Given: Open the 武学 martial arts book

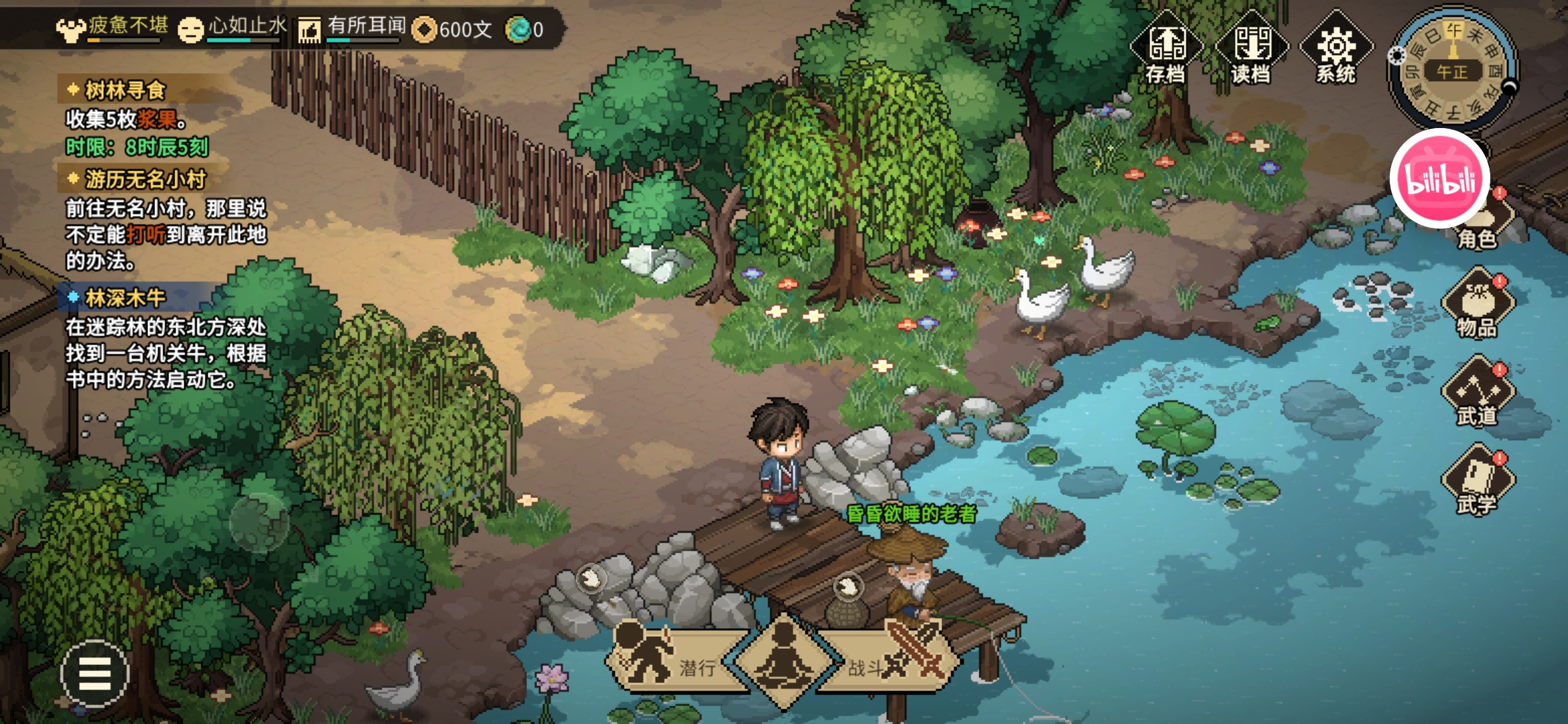Looking at the screenshot, I should click(x=1477, y=481).
